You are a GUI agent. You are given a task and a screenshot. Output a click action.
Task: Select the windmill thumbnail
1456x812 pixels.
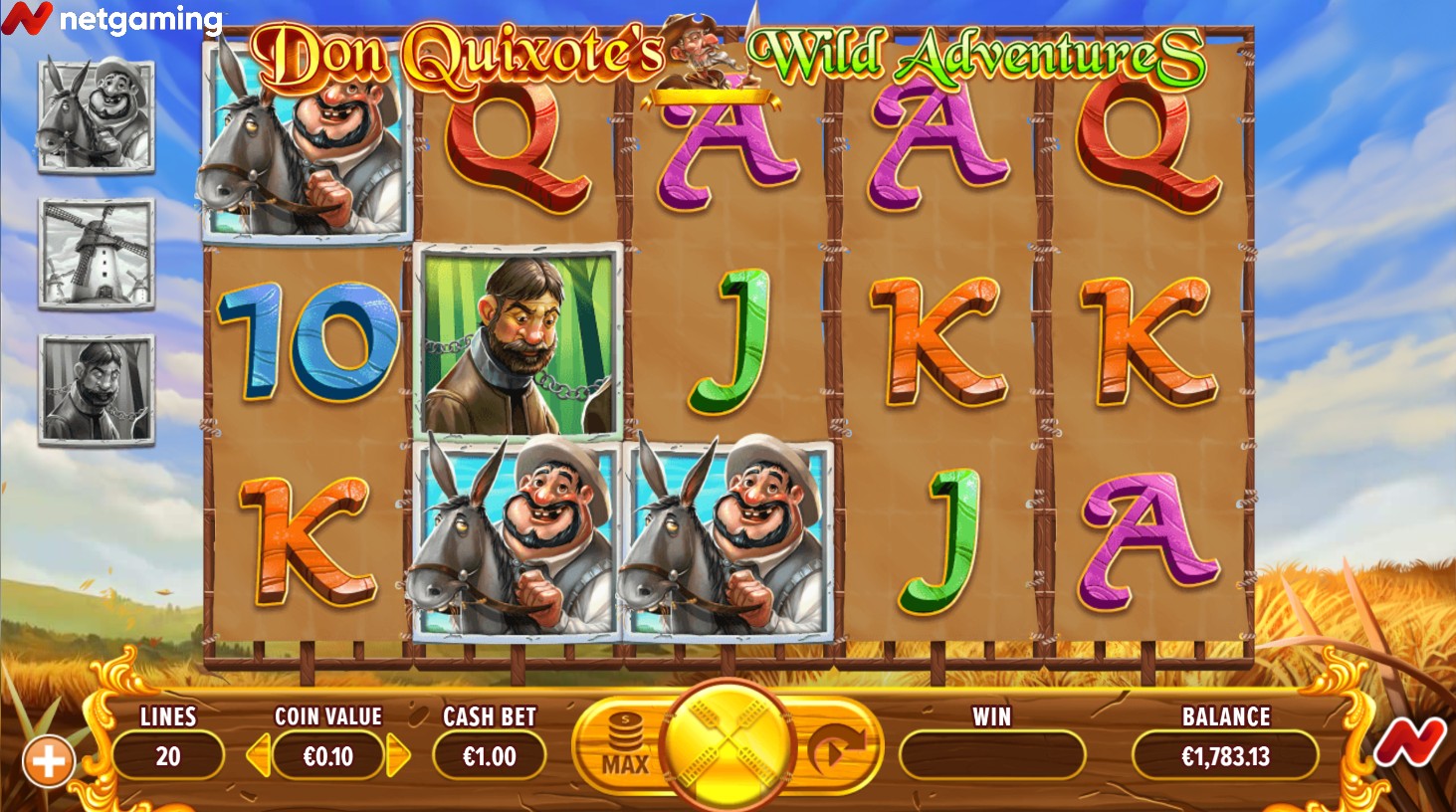(97, 253)
